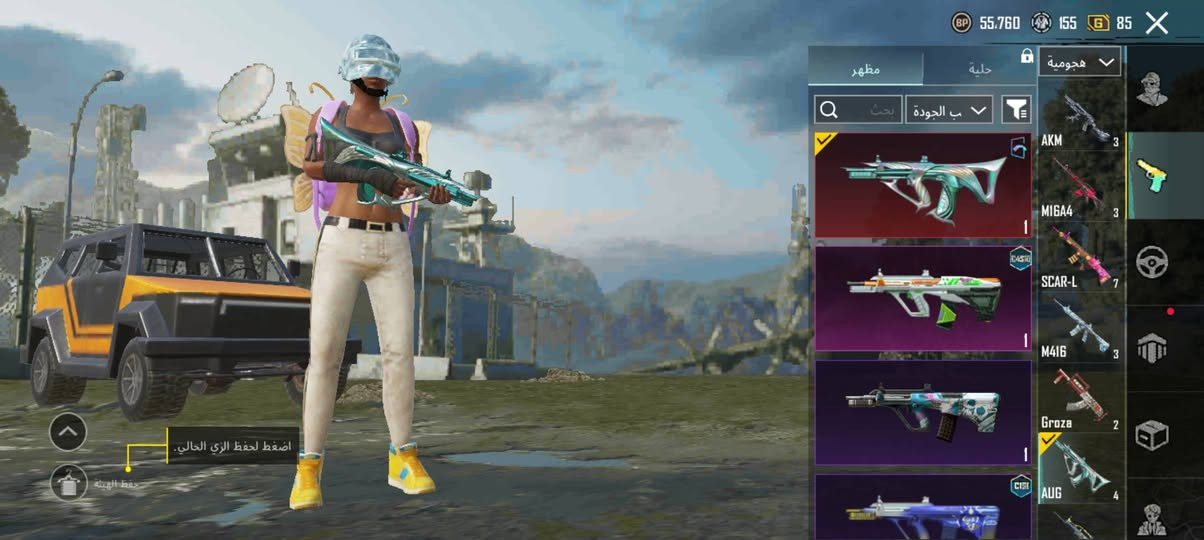The height and width of the screenshot is (540, 1204).
Task: Choose the white and orange AUG skin
Action: point(922,298)
